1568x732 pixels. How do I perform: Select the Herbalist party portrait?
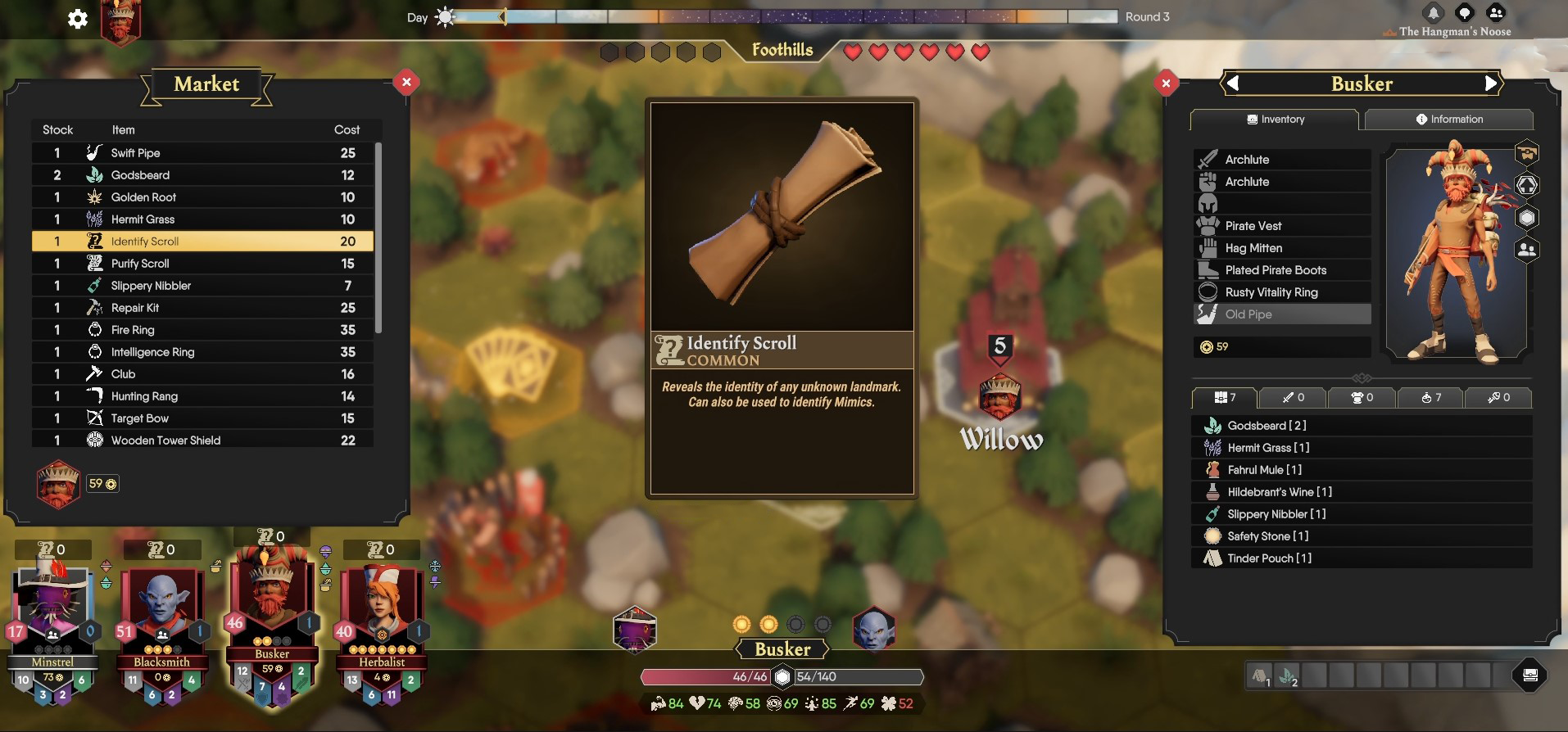tap(382, 610)
